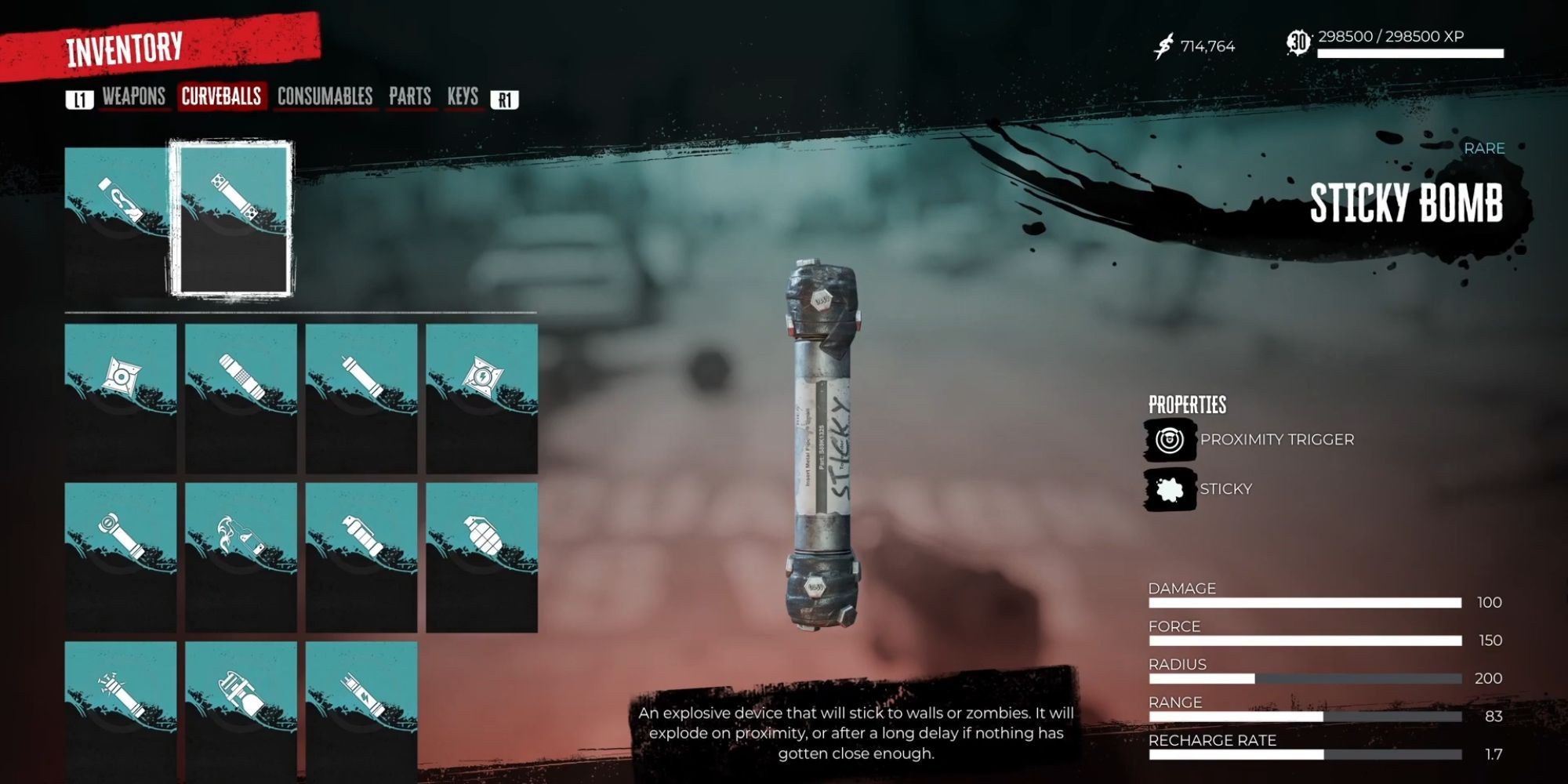
Task: Select the Curveballs tab
Action: pyautogui.click(x=221, y=96)
